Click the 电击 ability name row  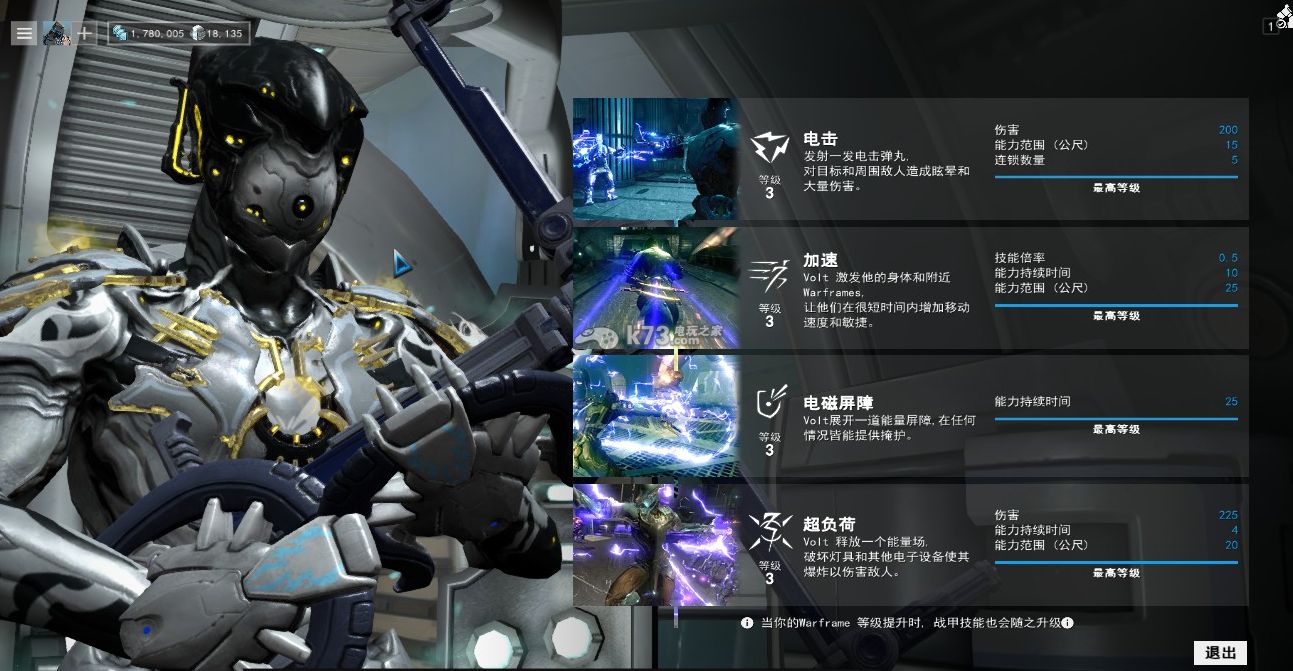tap(821, 139)
